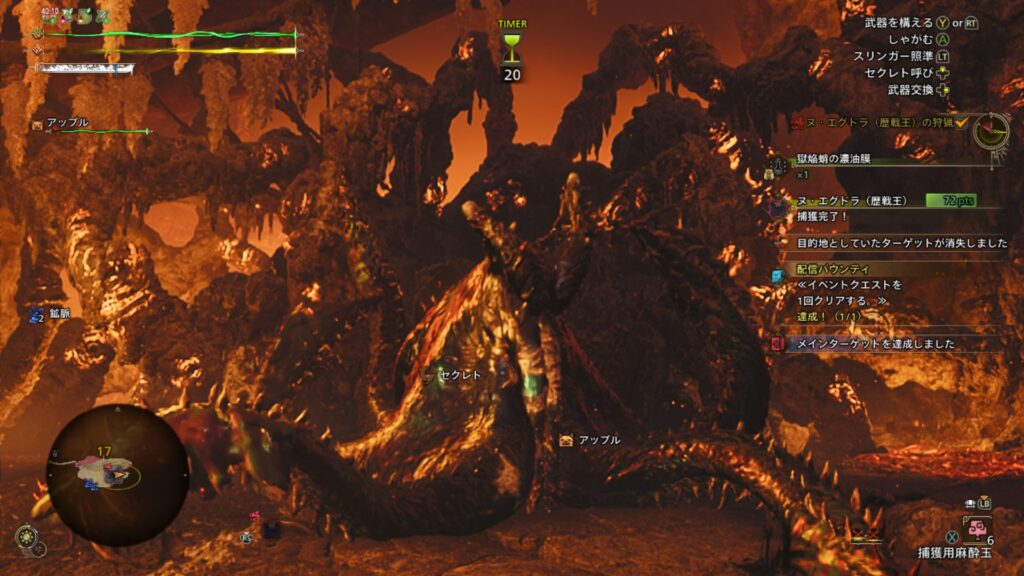Select the 捕獲完了！ 72 pts notification

pyautogui.click(x=880, y=207)
